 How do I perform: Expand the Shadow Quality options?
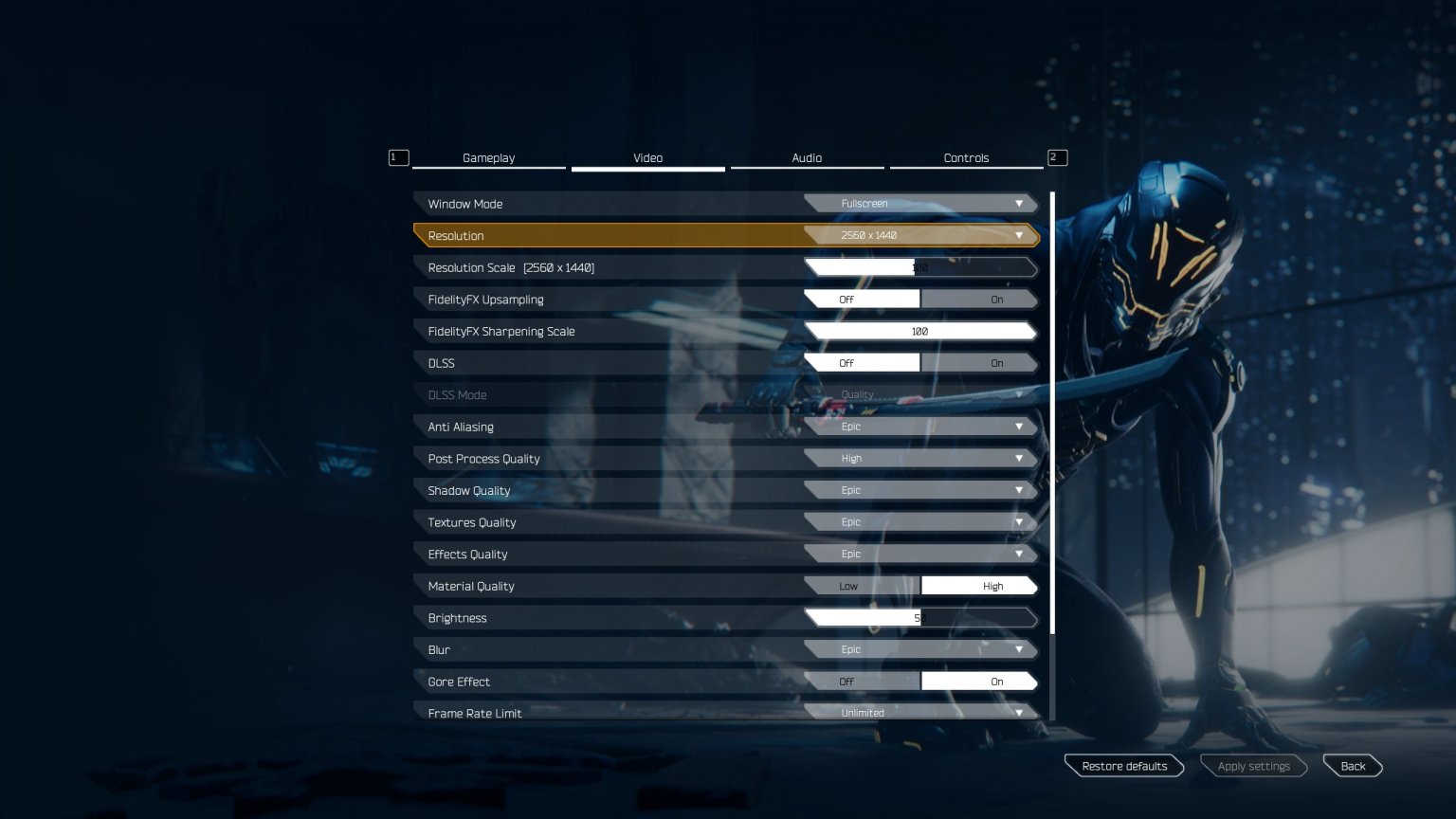pos(919,489)
